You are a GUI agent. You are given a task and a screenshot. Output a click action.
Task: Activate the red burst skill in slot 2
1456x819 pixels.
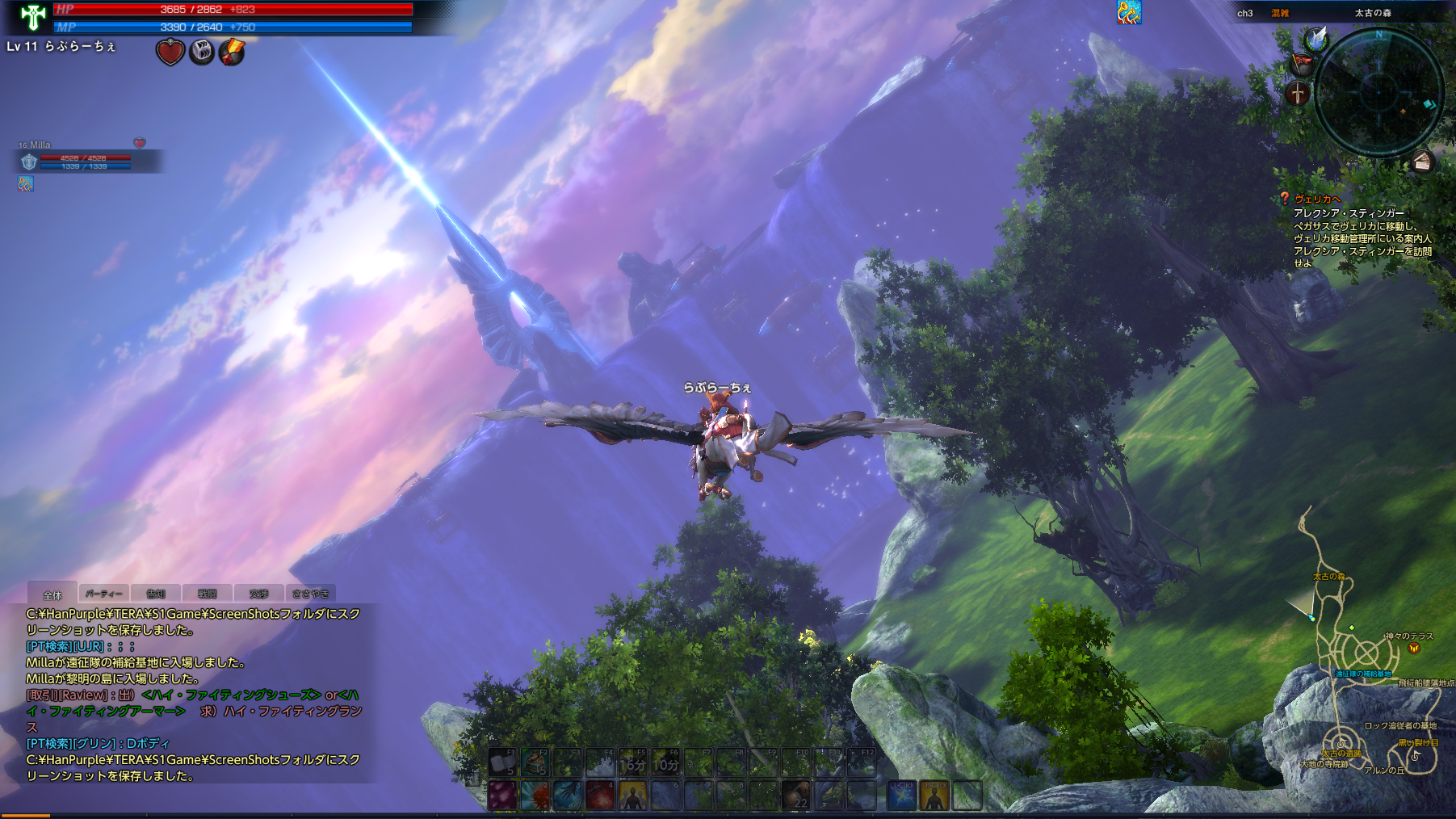(x=535, y=796)
